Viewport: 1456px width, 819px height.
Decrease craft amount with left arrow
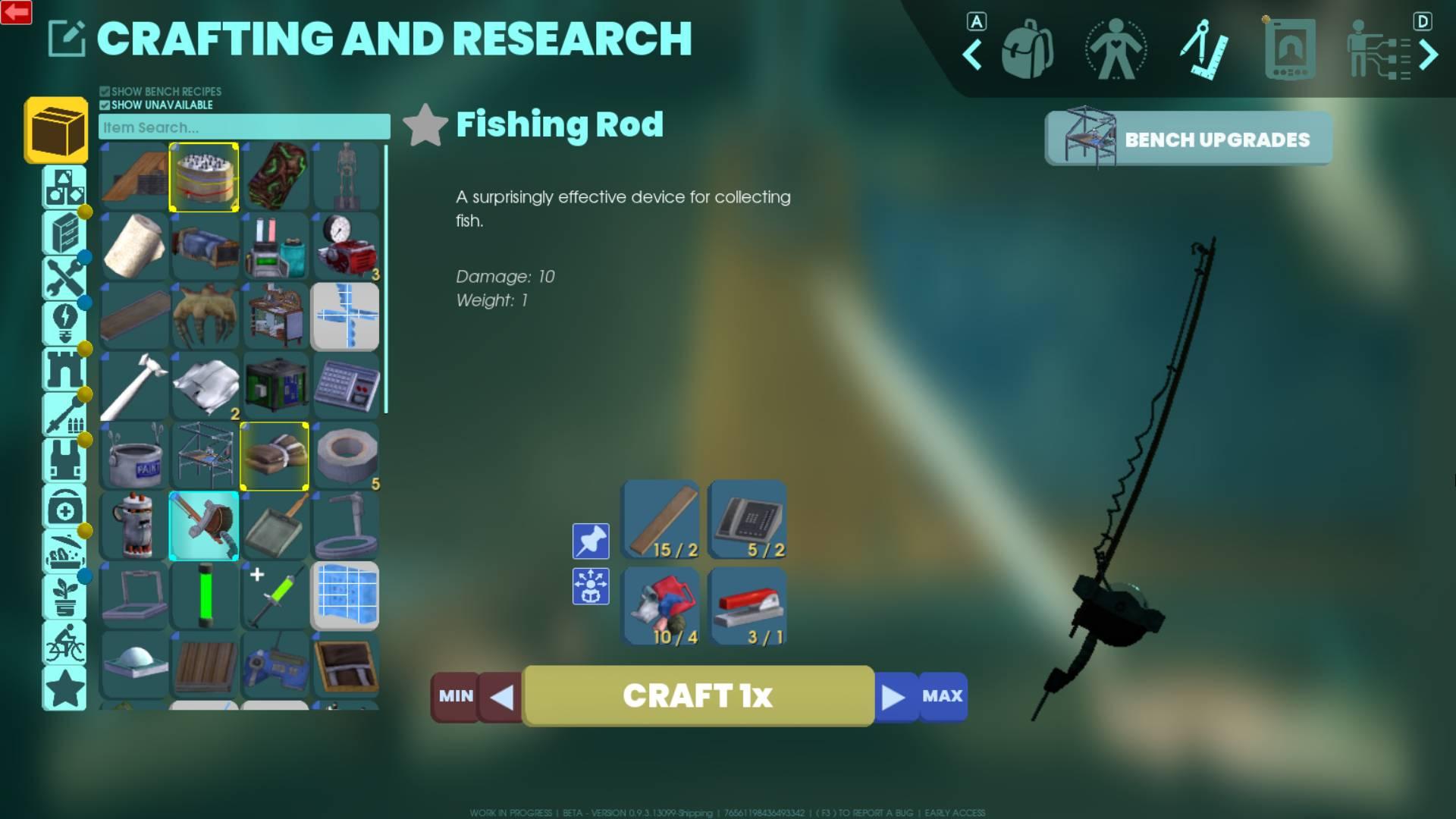501,697
